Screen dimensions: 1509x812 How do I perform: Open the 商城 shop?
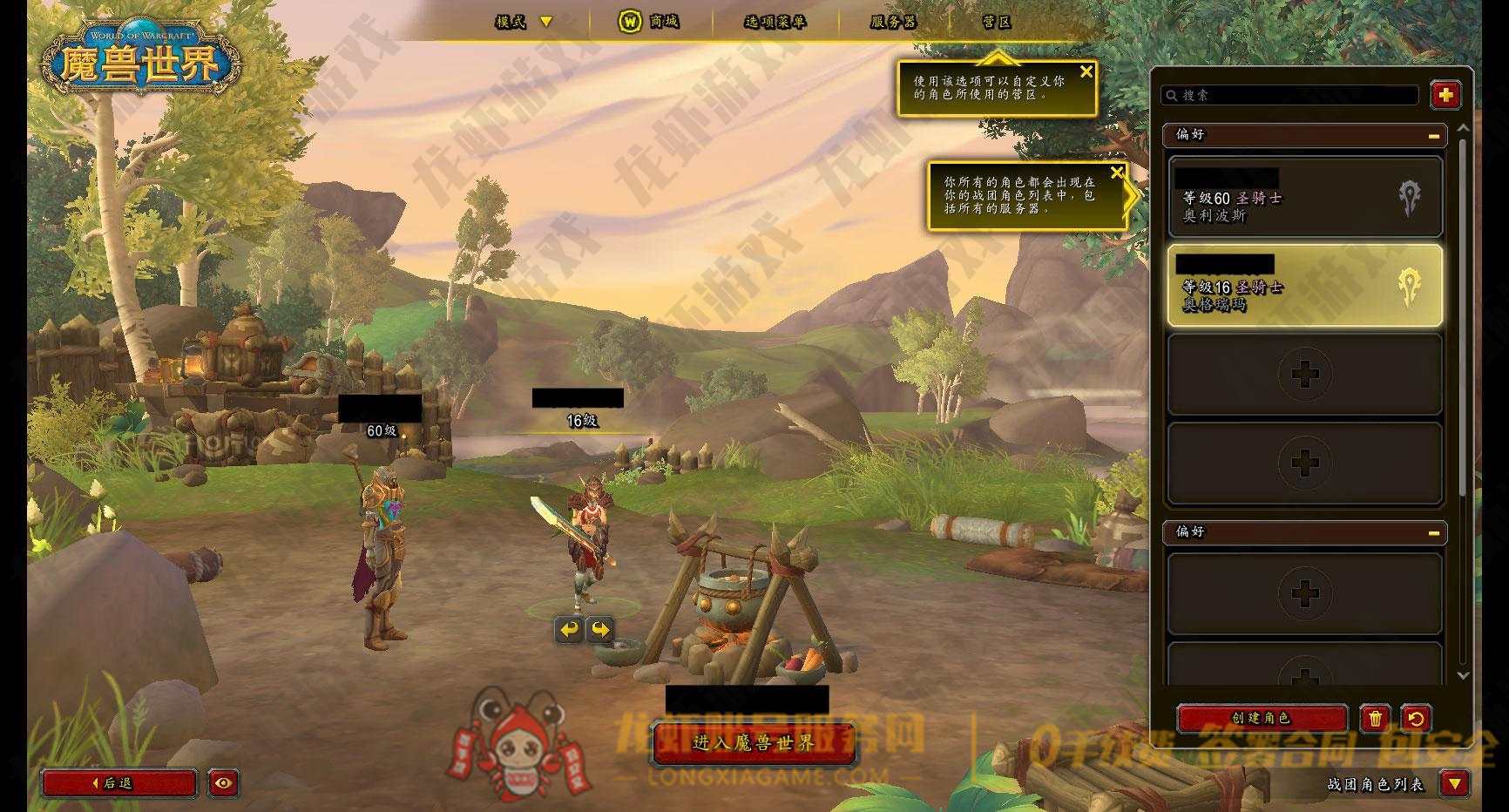tap(648, 22)
